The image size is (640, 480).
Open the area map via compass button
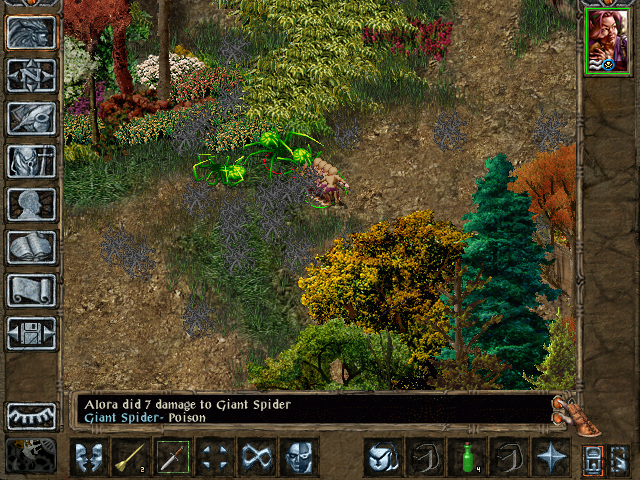point(31,76)
